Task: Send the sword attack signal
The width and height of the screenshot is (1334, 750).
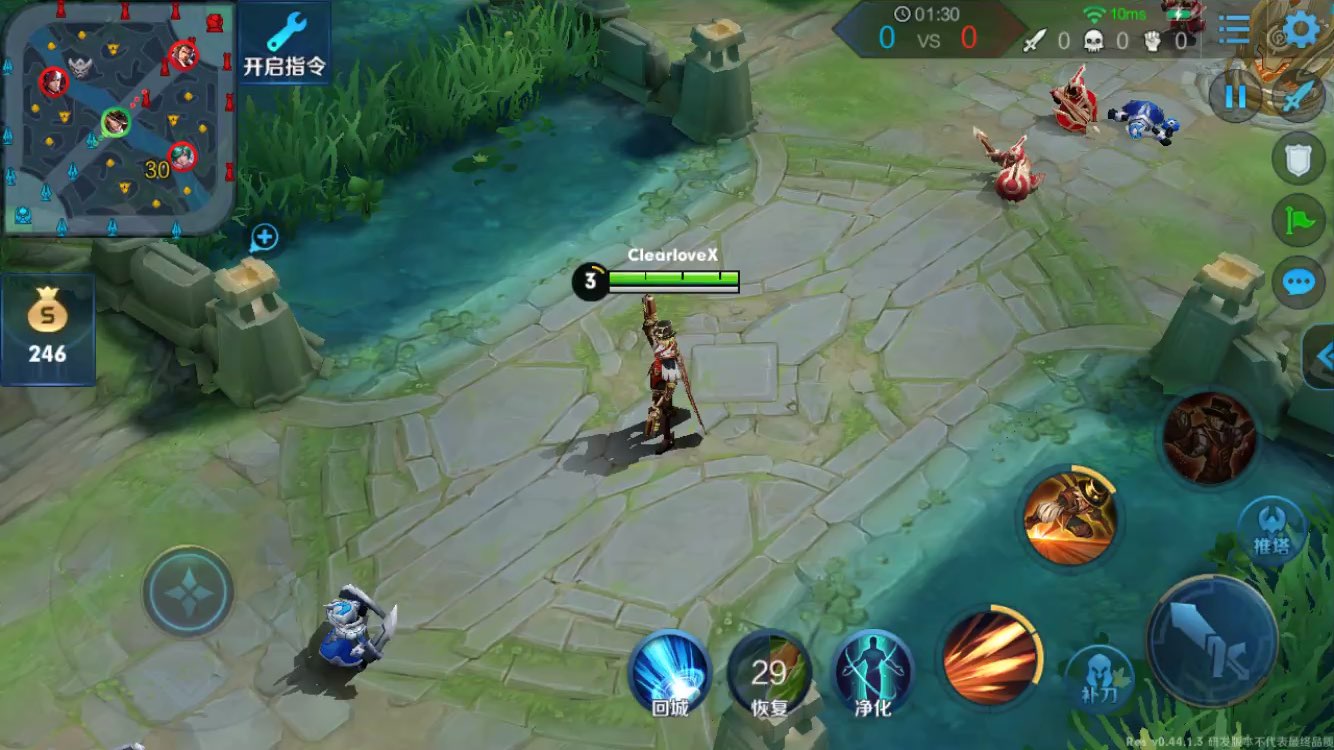Action: tap(1299, 97)
